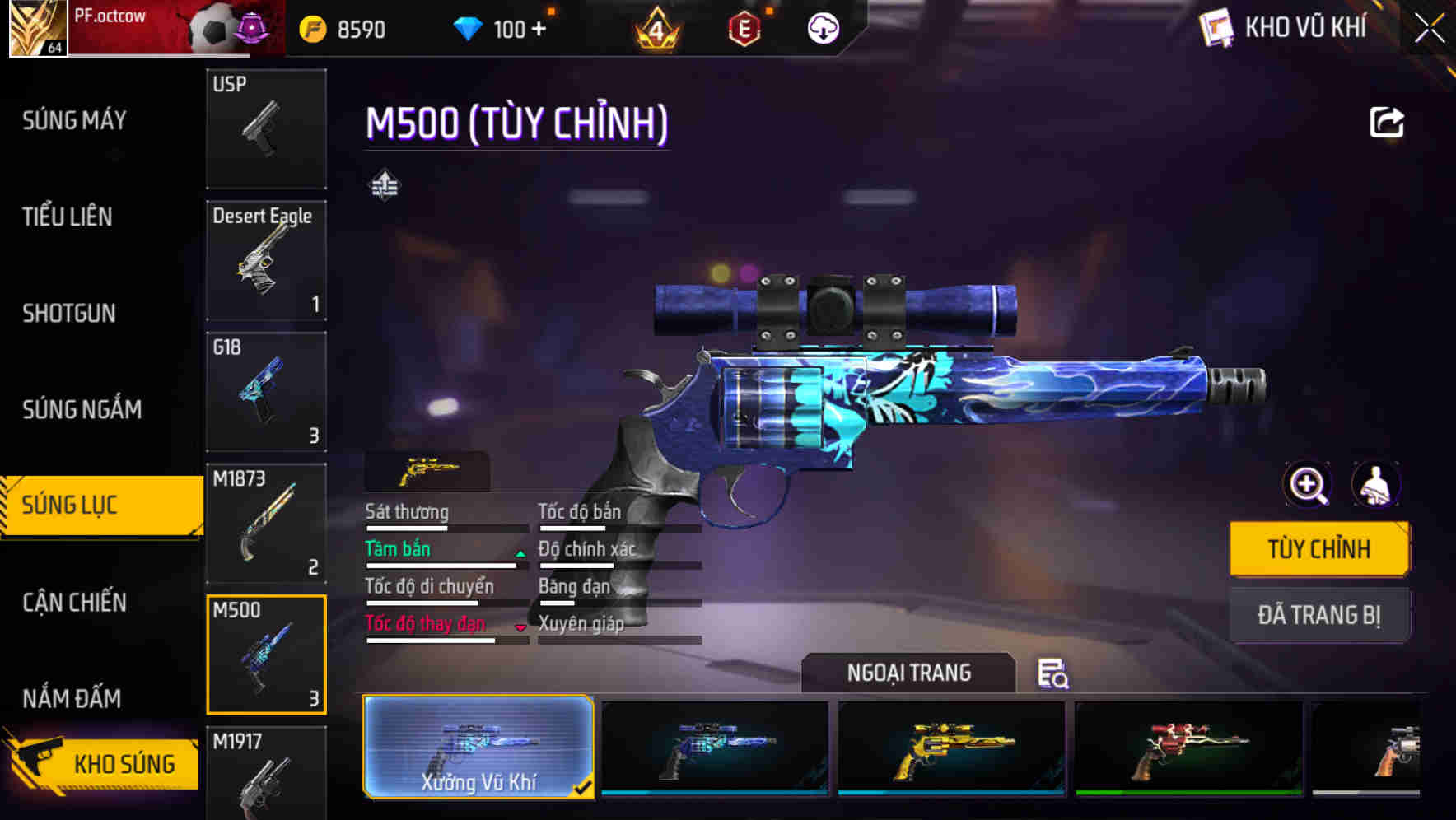Open the Cận Chiến weapon category
The image size is (1456, 820).
coord(74,603)
